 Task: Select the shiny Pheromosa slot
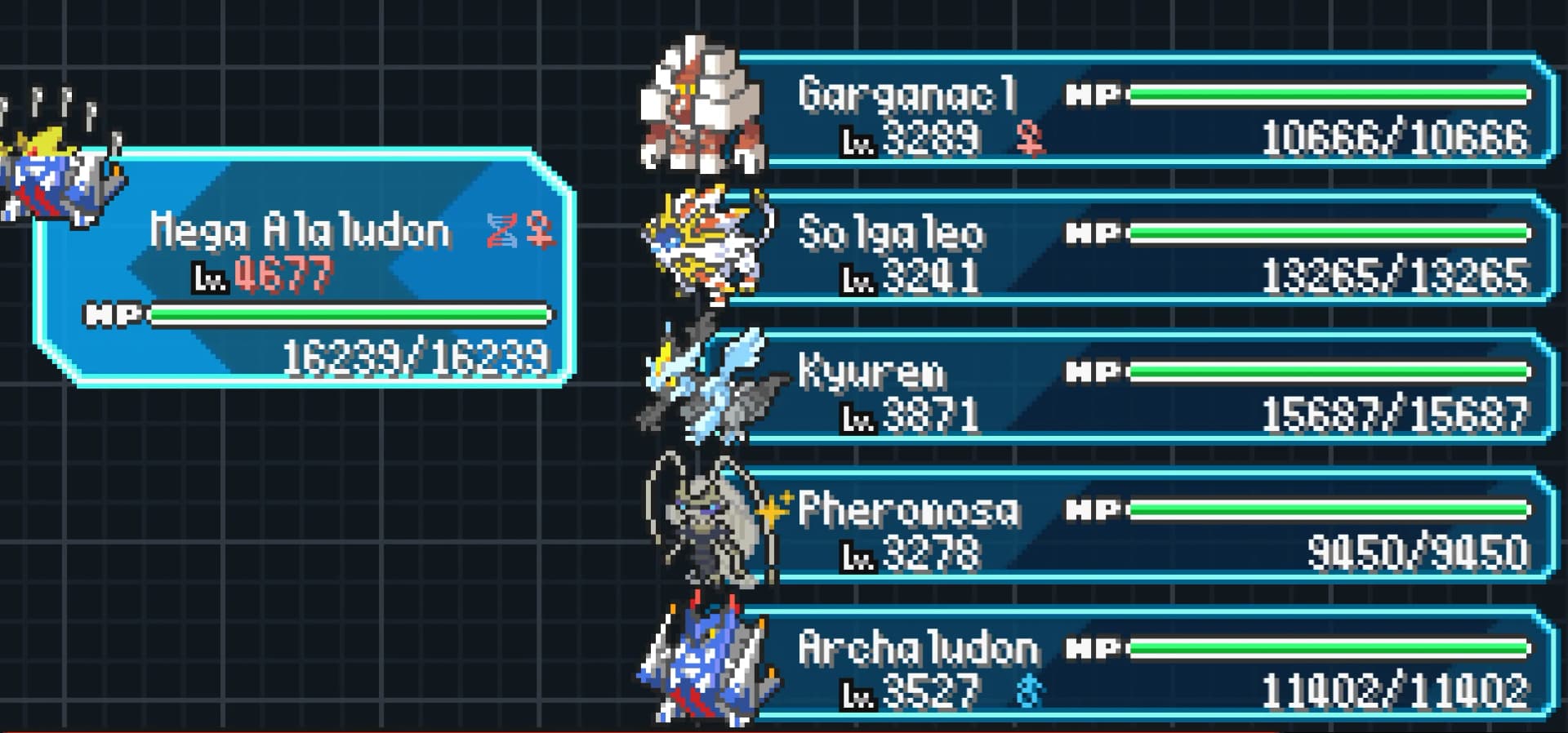click(x=1143, y=526)
